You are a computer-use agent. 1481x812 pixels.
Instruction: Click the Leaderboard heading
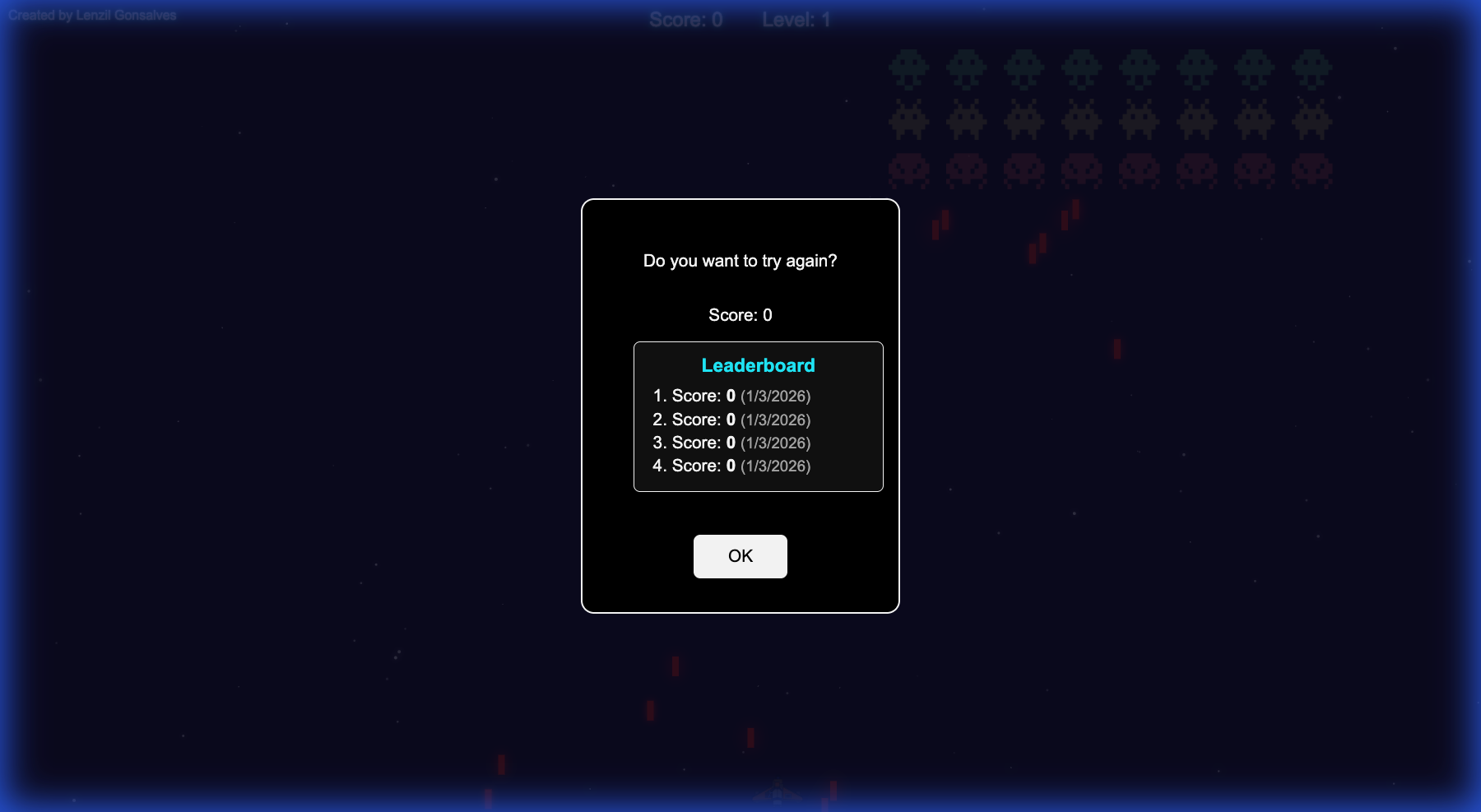point(758,365)
